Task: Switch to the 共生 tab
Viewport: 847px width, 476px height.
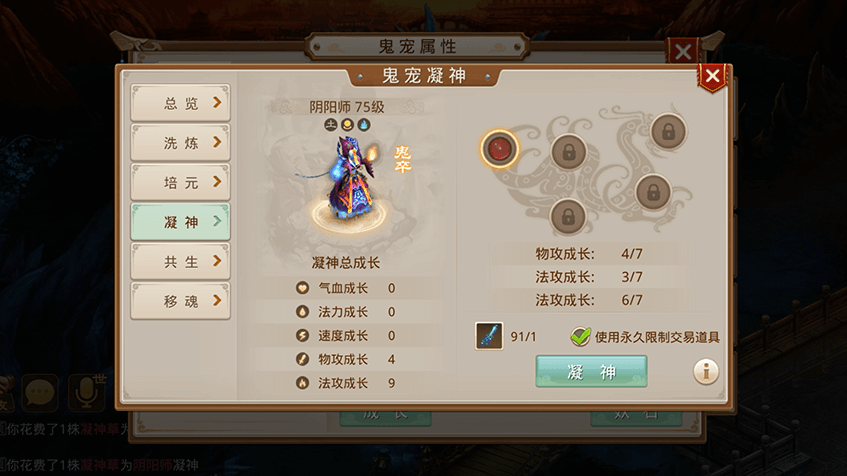Action: pos(180,261)
